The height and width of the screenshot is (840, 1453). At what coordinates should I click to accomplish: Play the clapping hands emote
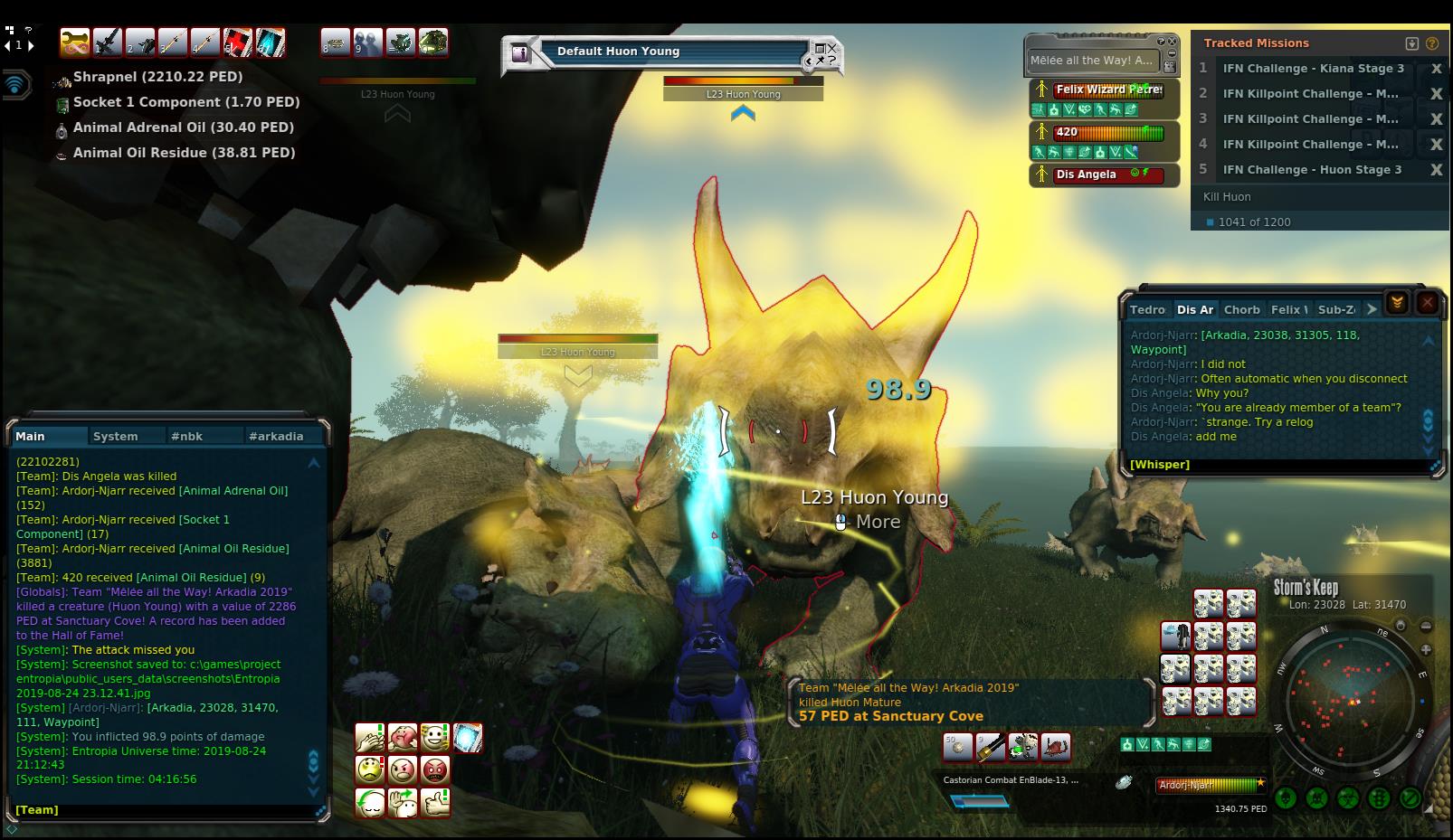pos(370,738)
